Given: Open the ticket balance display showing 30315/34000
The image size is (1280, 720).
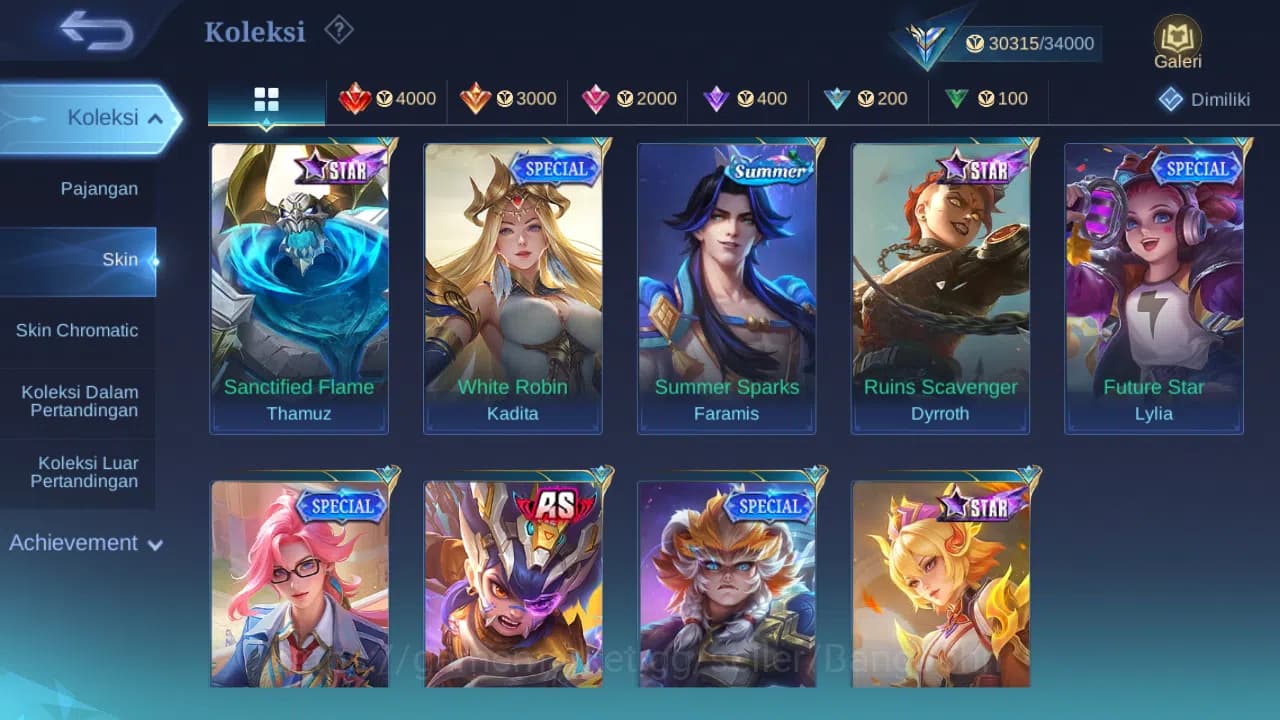Looking at the screenshot, I should coord(1033,43).
